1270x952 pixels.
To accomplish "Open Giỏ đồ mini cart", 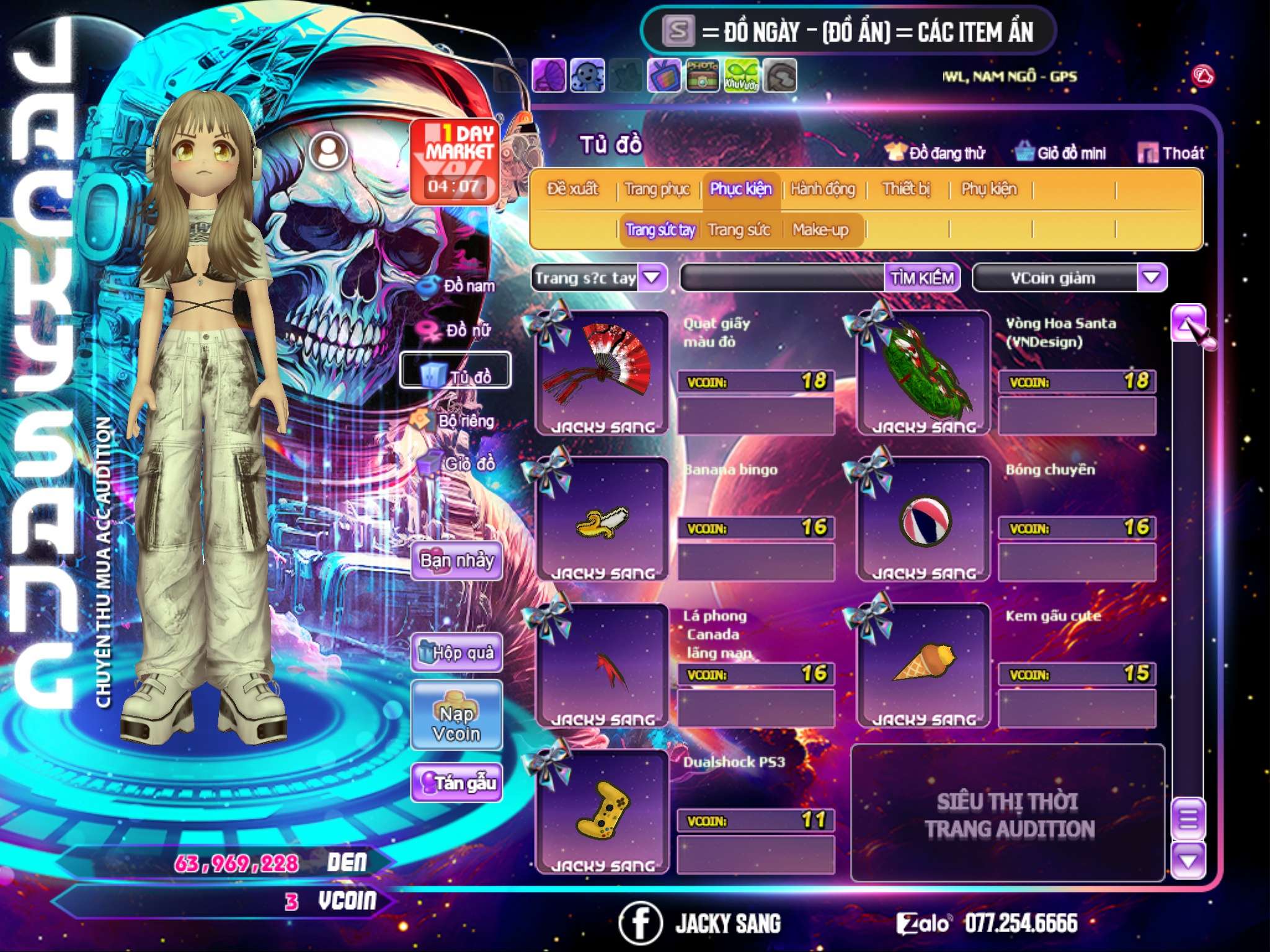I will 1061,153.
